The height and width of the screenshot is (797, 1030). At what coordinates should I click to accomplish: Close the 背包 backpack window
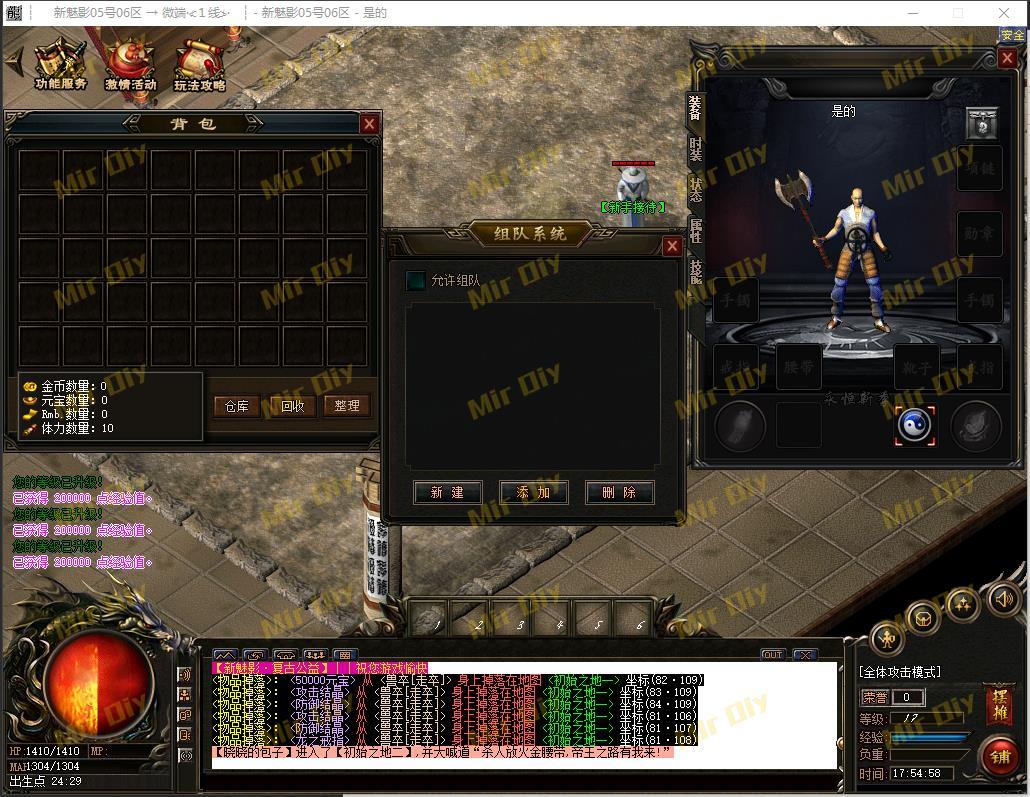click(x=369, y=124)
